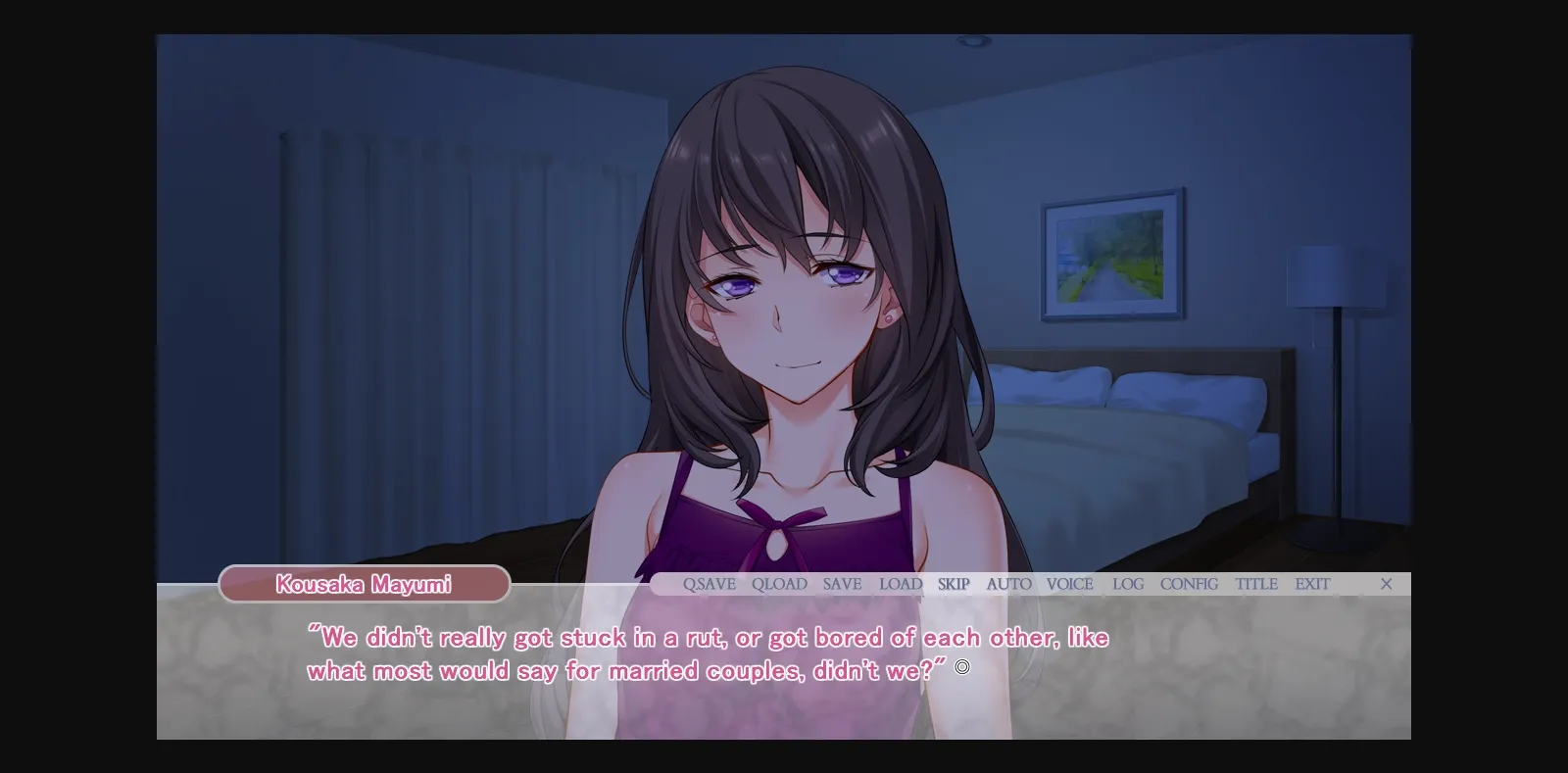Hide the quick menu with the X
Image resolution: width=1568 pixels, height=773 pixels.
pos(1387,584)
